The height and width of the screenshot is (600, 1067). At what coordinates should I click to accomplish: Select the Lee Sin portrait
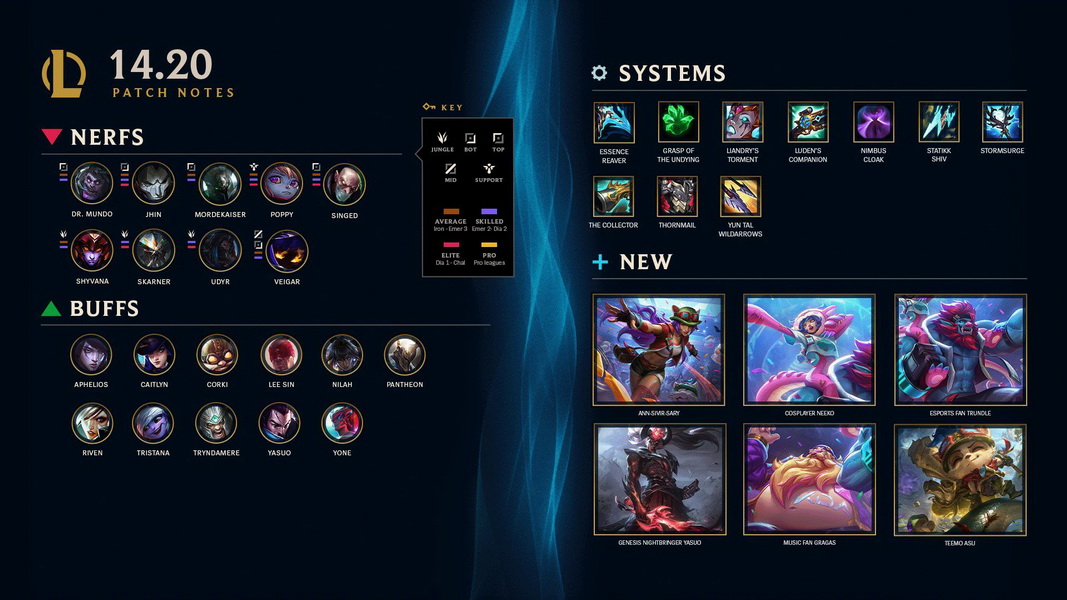pyautogui.click(x=281, y=355)
